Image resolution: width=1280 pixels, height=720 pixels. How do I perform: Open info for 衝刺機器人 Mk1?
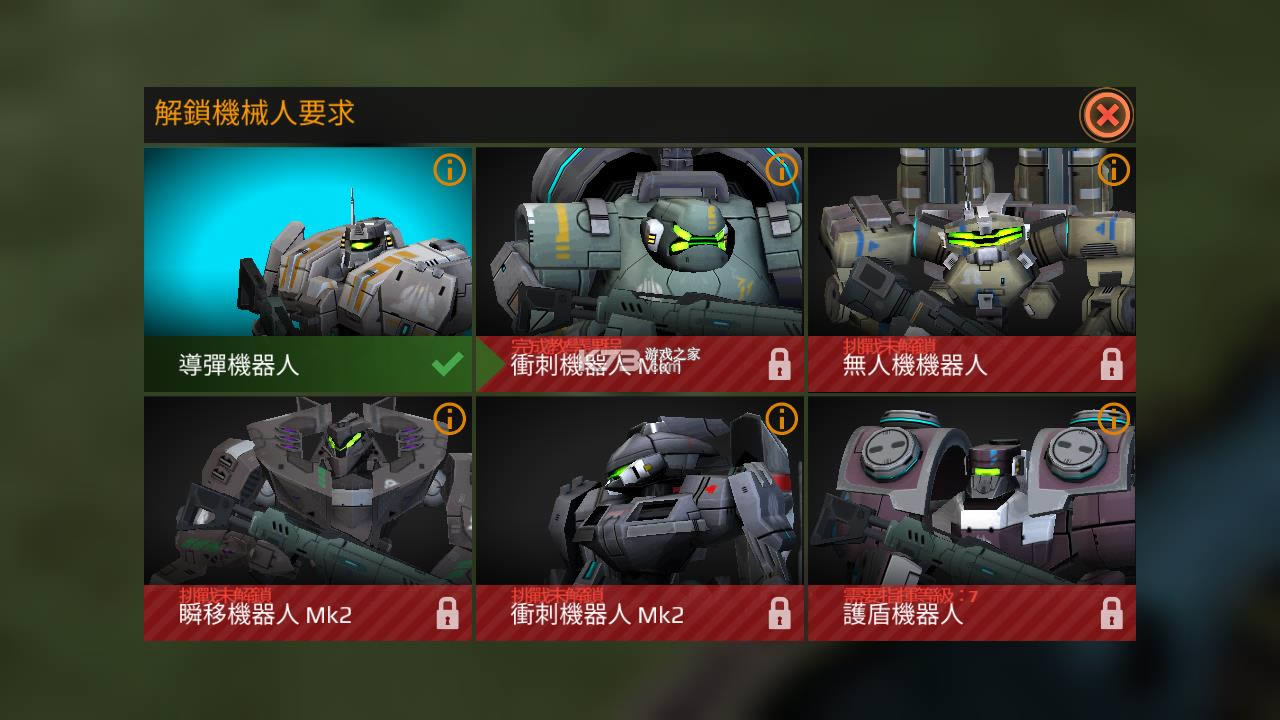click(783, 170)
